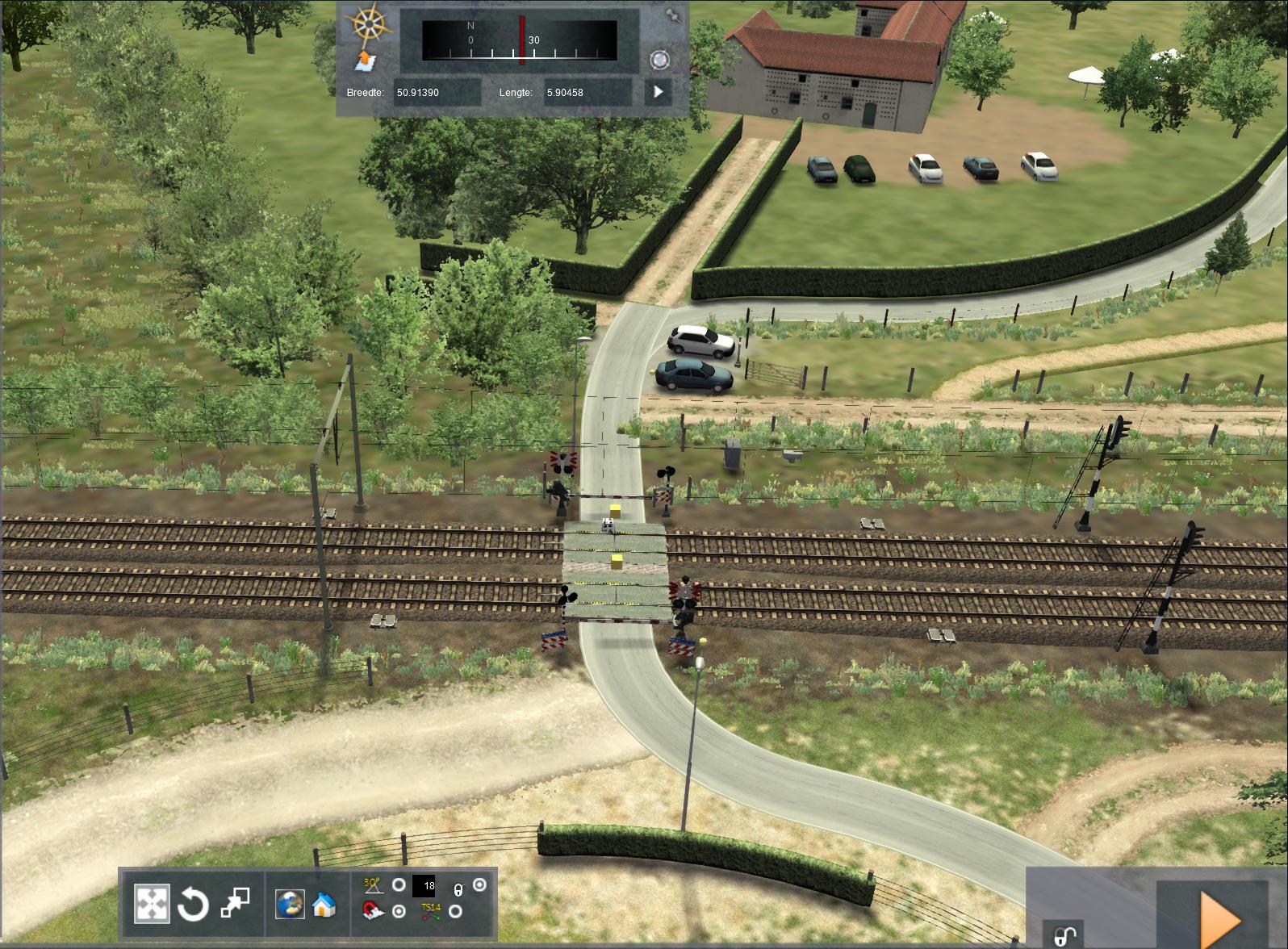Toggle the 30° angle snap option
The image size is (1288, 949).
coord(399,885)
